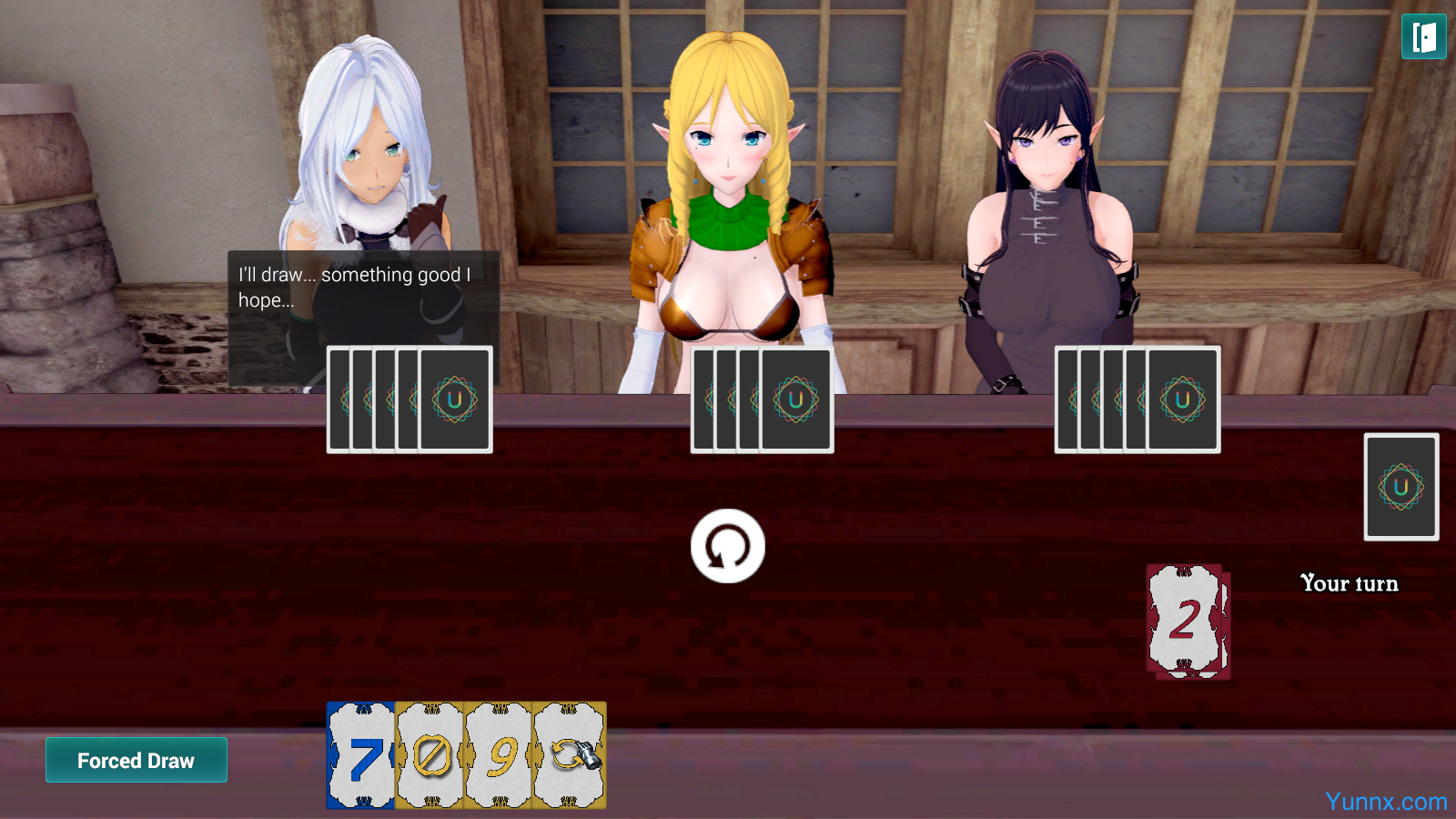1456x819 pixels.
Task: Choose the yellow 9 card
Action: (x=498, y=755)
